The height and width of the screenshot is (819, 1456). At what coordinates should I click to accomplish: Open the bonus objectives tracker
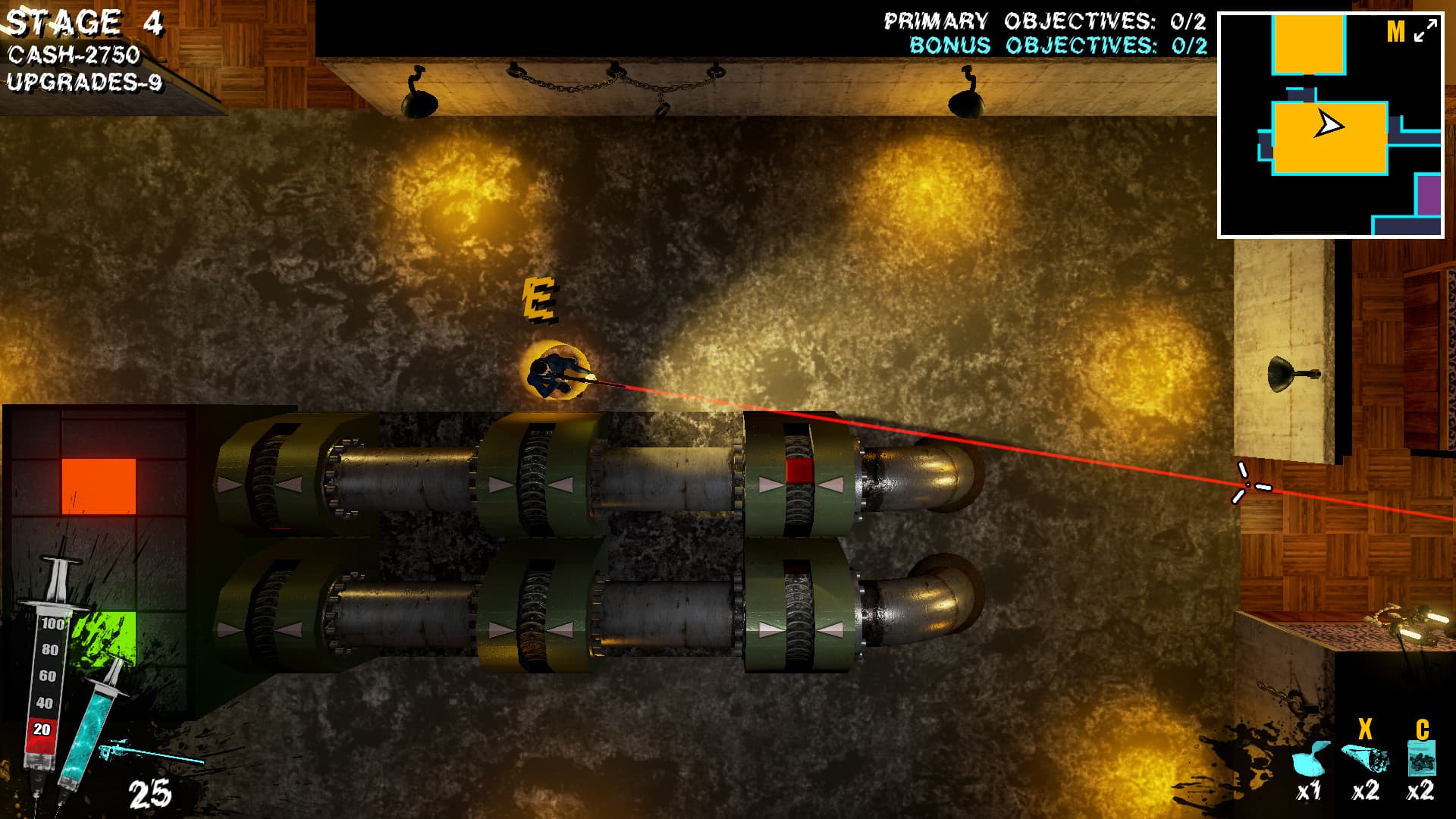pos(1058,46)
